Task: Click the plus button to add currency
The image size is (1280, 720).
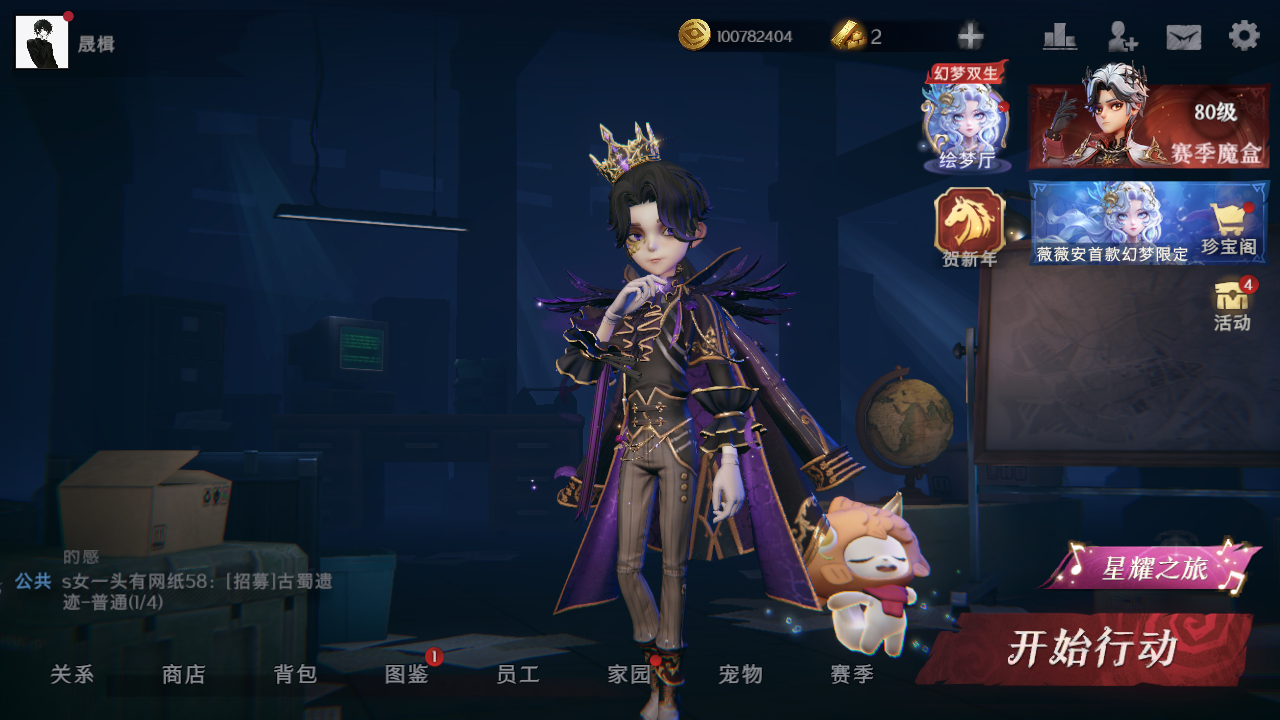Action: tap(970, 37)
